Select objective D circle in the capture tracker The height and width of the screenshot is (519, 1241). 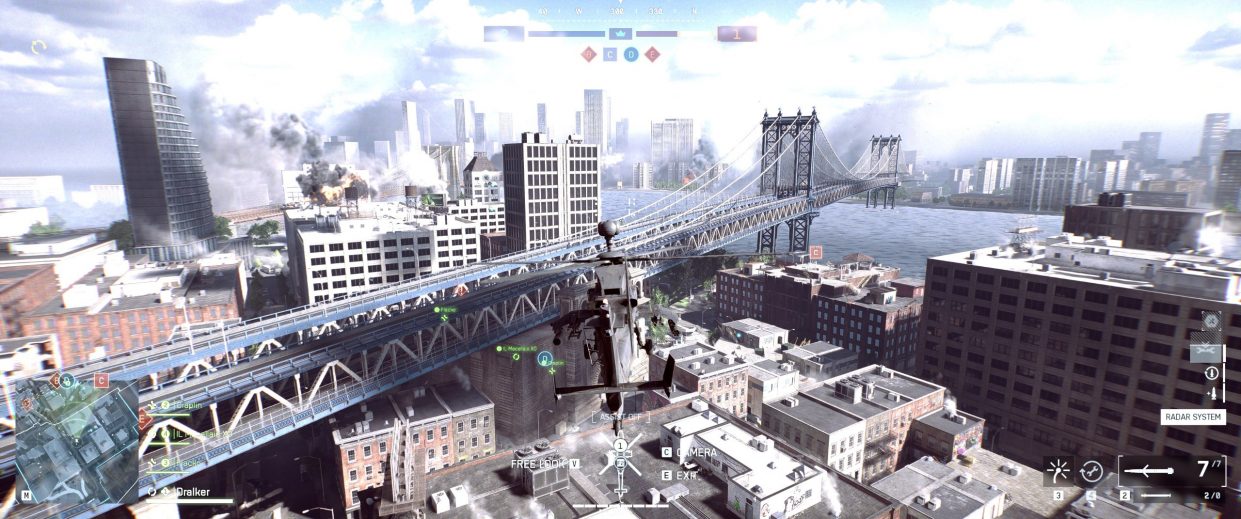(631, 54)
